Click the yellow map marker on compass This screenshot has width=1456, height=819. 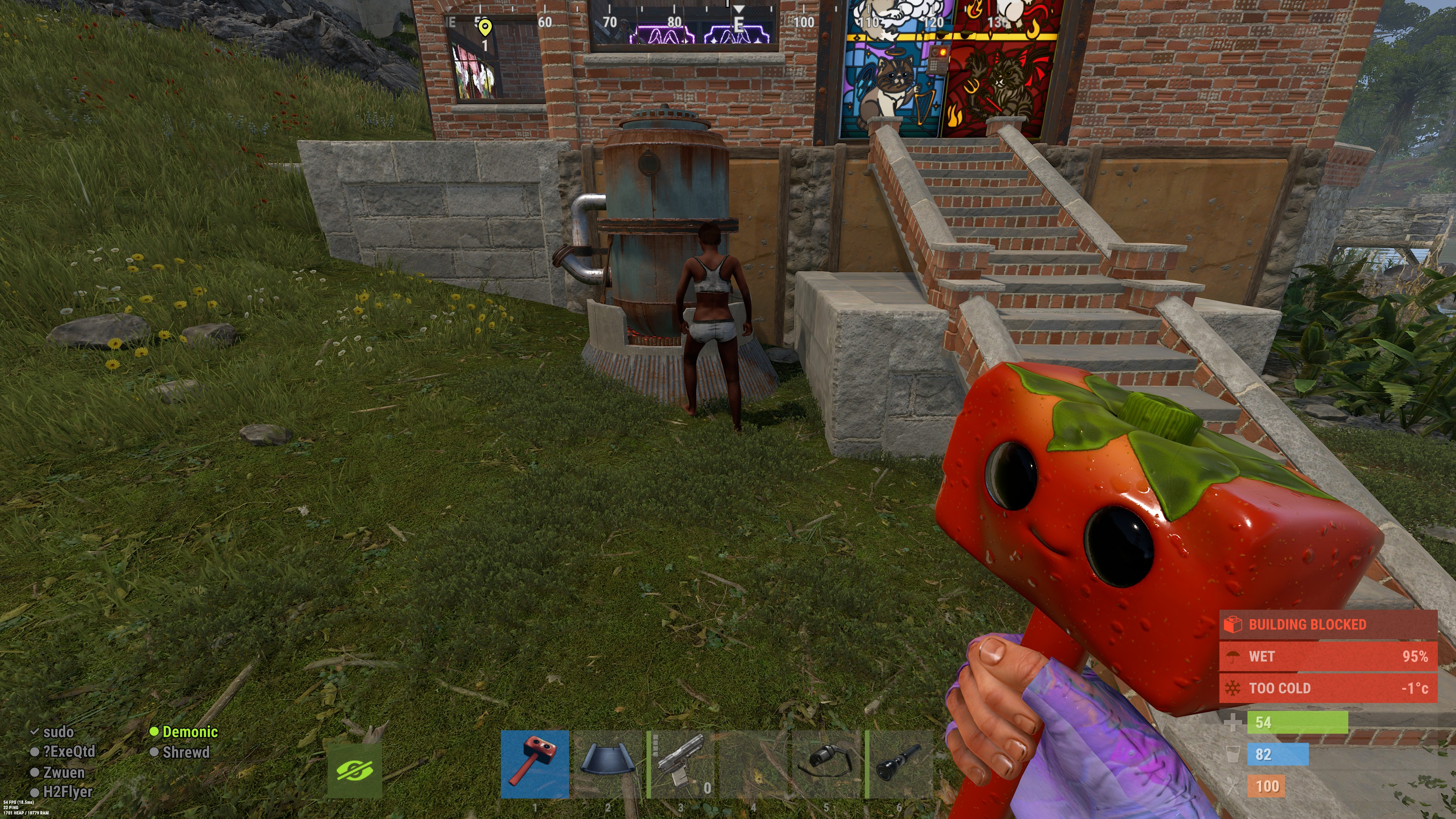click(x=485, y=27)
